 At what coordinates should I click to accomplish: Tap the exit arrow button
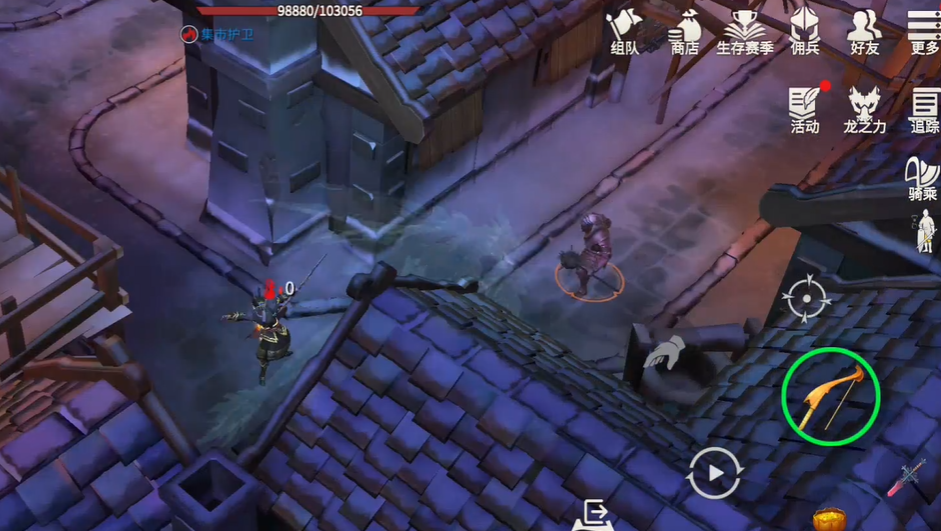point(593,514)
